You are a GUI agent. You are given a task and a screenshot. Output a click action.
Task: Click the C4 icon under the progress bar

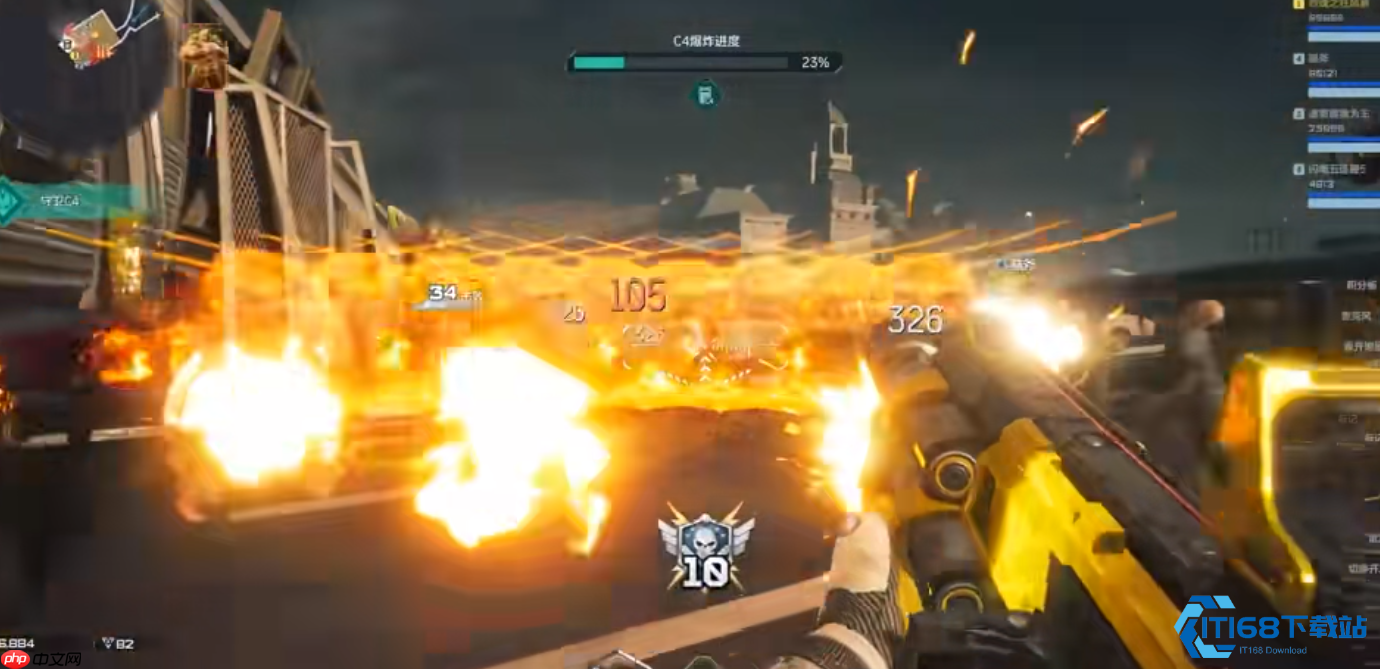pos(706,95)
